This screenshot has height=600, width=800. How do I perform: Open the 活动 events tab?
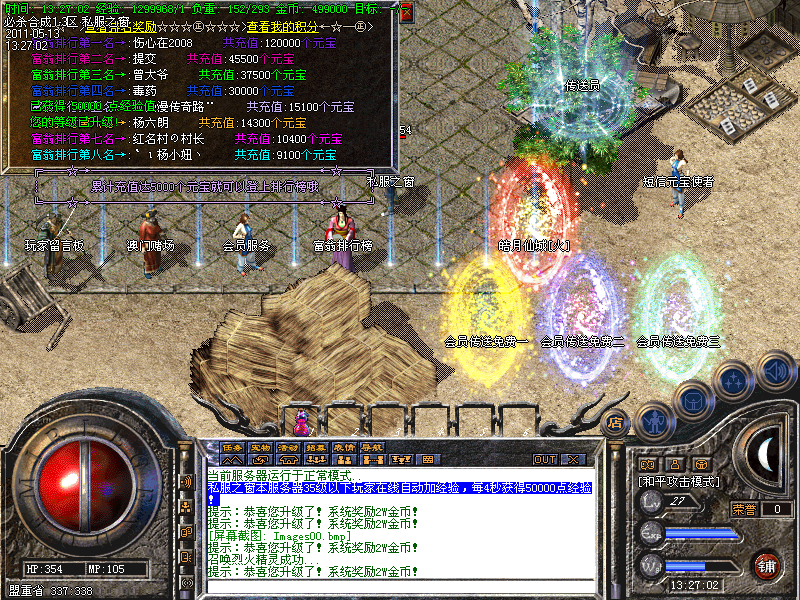[288, 447]
